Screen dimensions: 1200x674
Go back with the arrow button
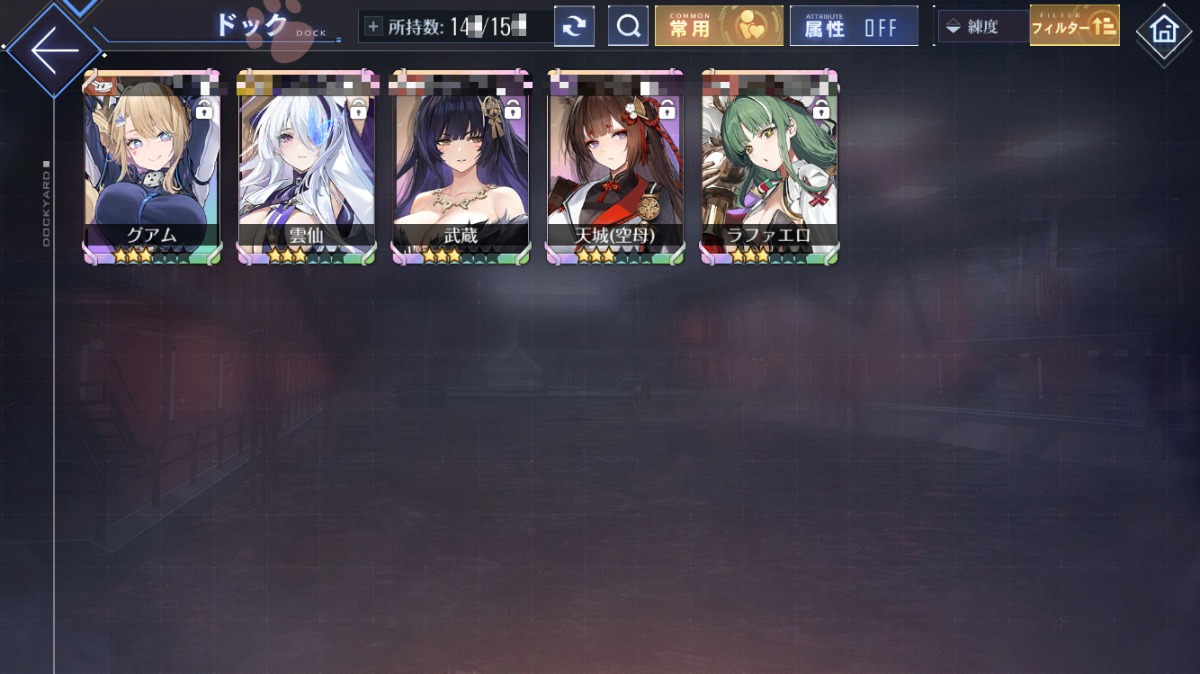[54, 50]
